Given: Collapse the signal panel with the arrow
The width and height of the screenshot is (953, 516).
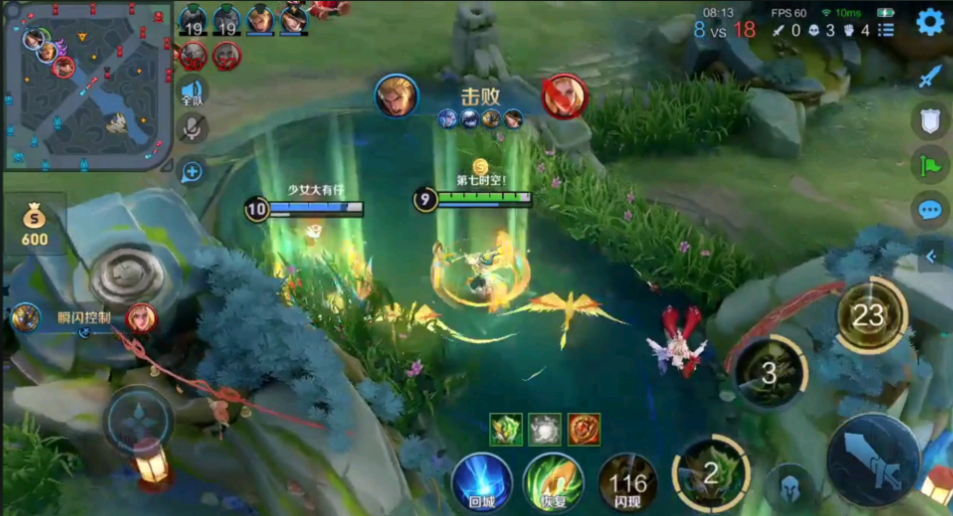Looking at the screenshot, I should click(931, 256).
